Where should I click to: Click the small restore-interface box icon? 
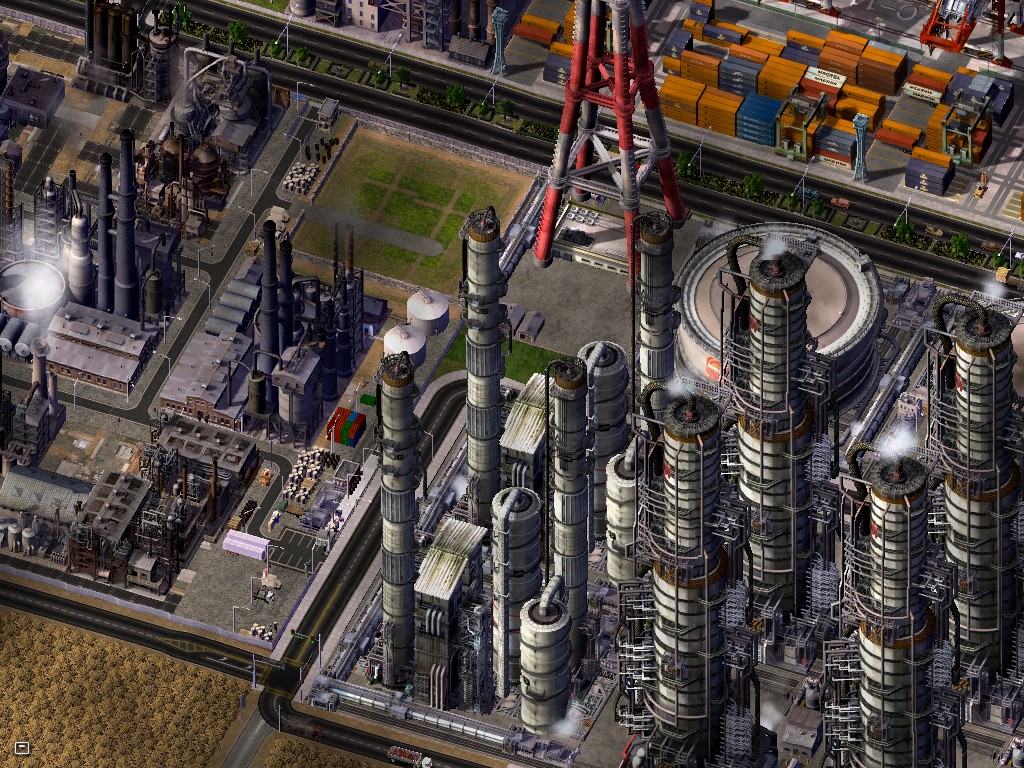pyautogui.click(x=22, y=747)
